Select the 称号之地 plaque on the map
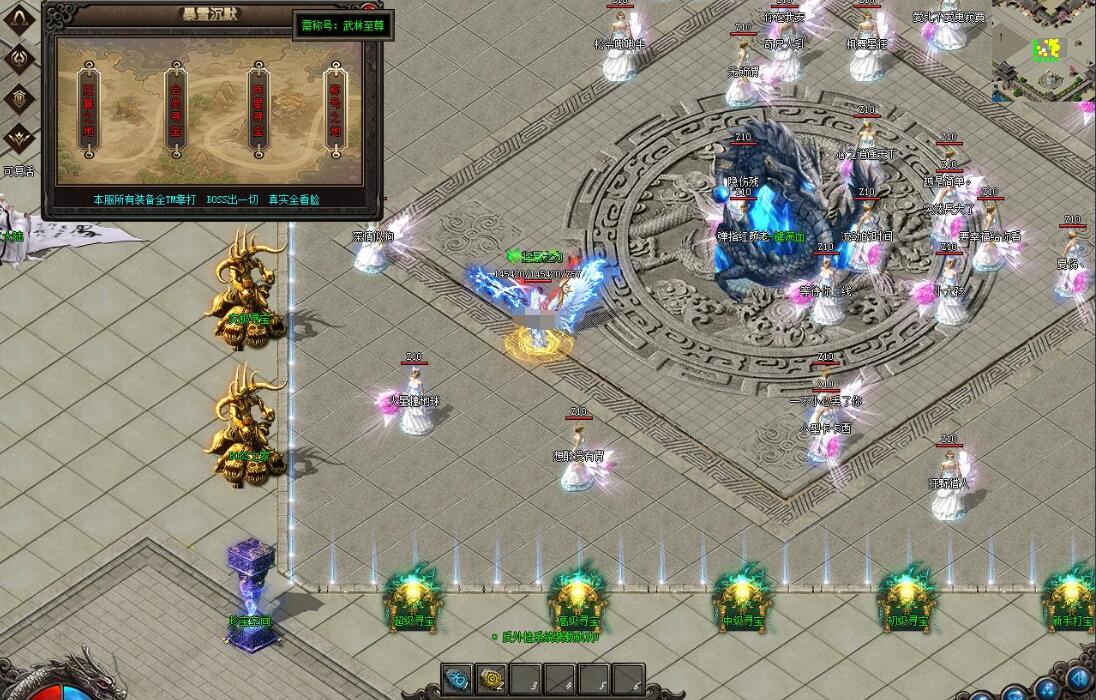 click(336, 108)
